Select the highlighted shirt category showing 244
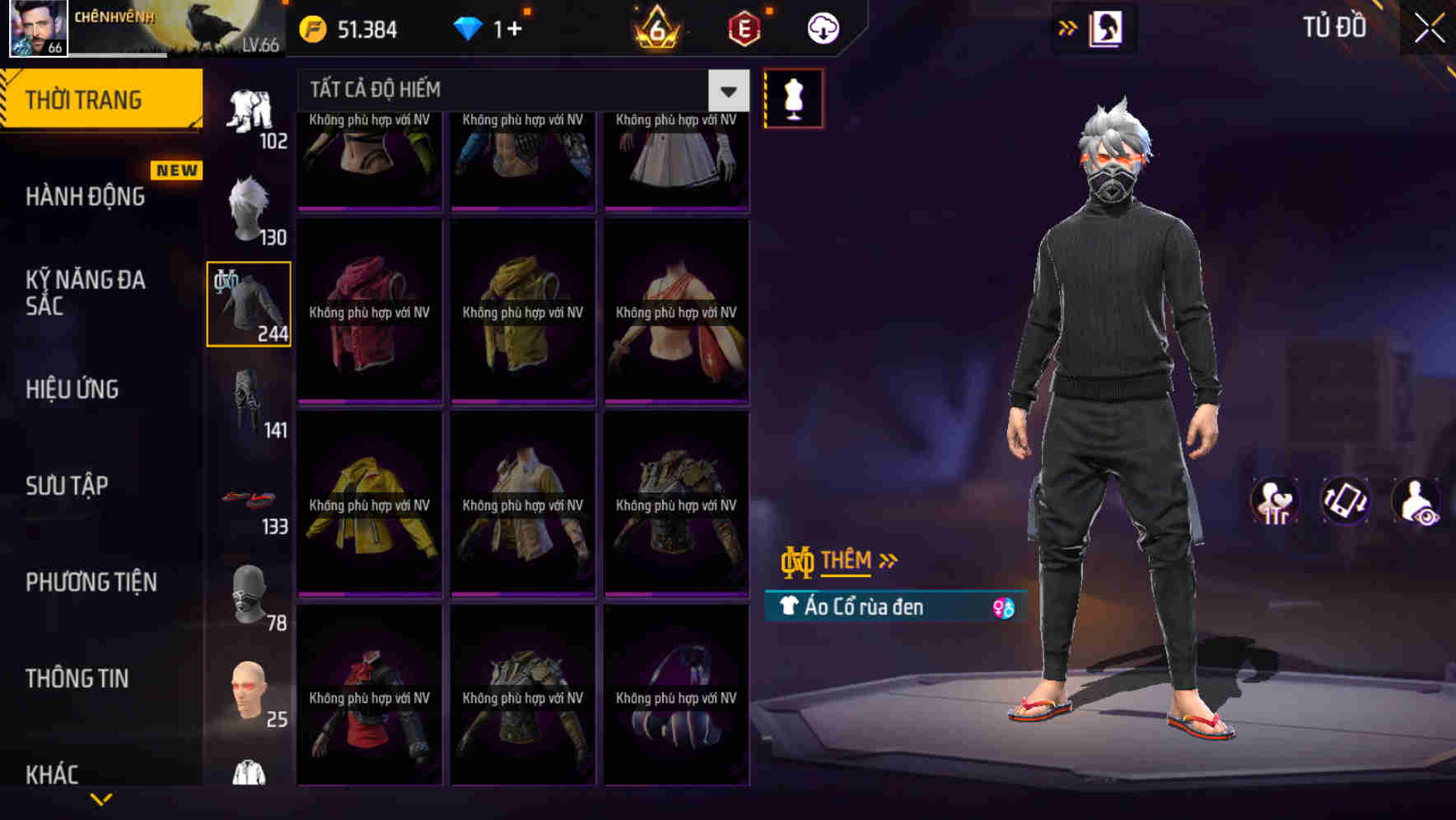Image resolution: width=1456 pixels, height=820 pixels. pos(248,303)
